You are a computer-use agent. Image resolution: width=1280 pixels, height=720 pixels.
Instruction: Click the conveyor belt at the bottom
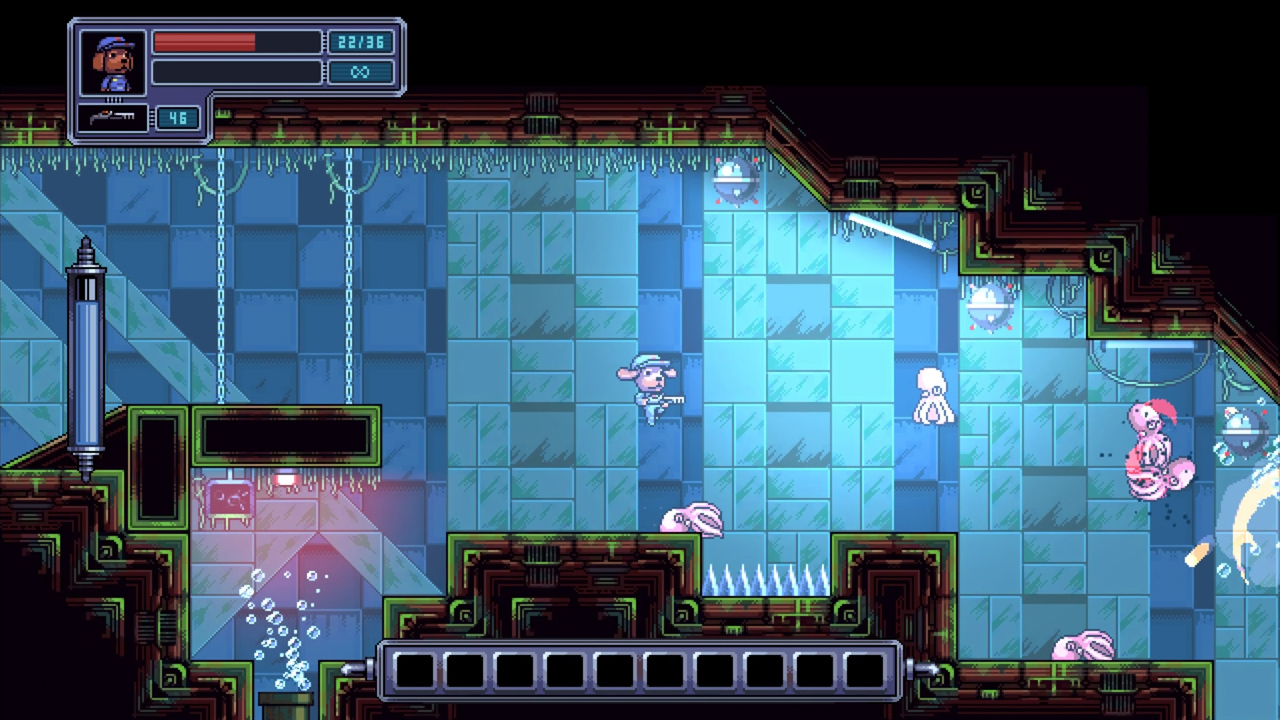click(640, 670)
